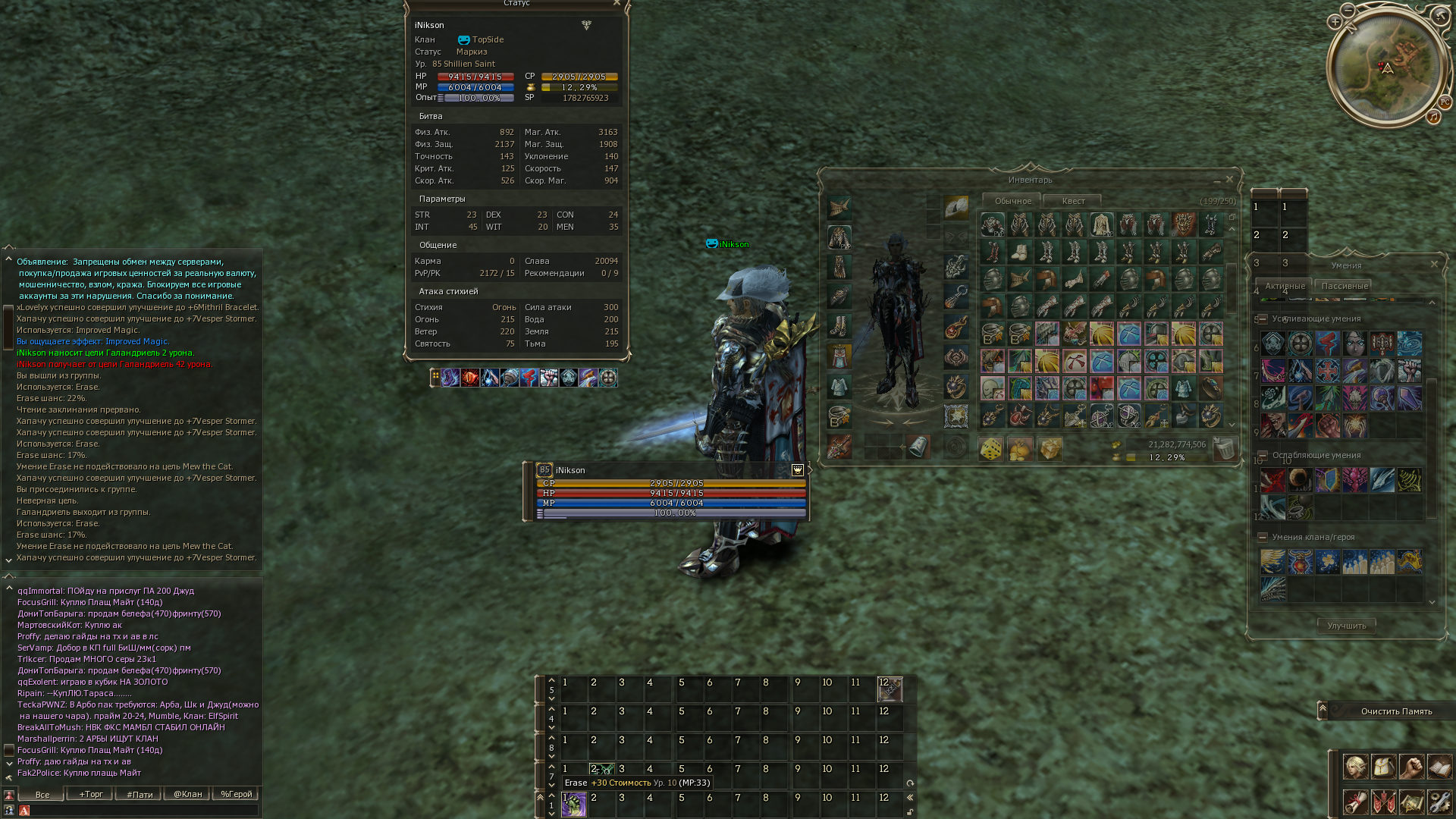This screenshot has width=1456, height=819.
Task: Open the clan banners icon at bottom right
Action: click(x=1383, y=803)
